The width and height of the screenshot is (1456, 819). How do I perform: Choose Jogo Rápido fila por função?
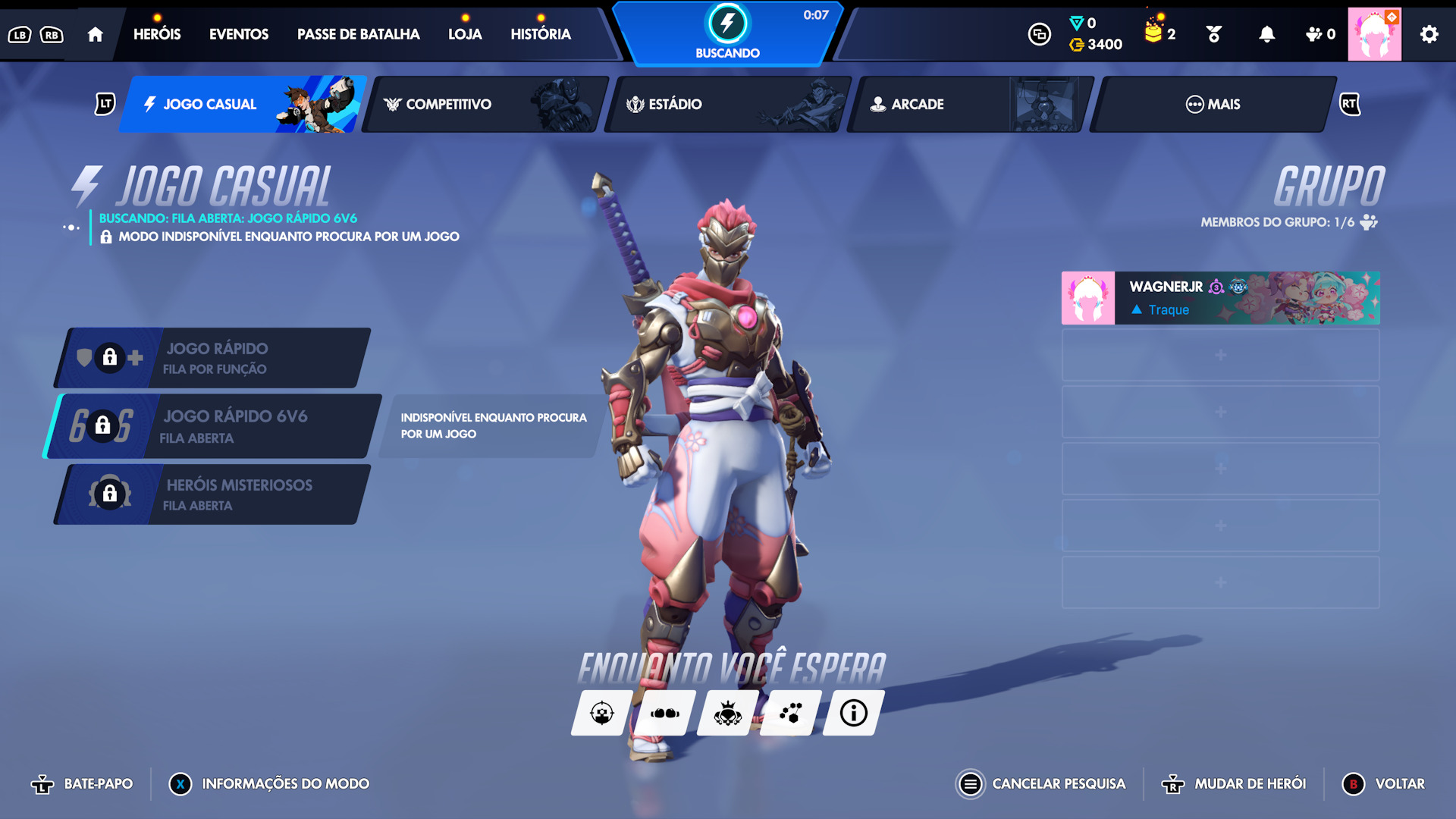tap(215, 358)
